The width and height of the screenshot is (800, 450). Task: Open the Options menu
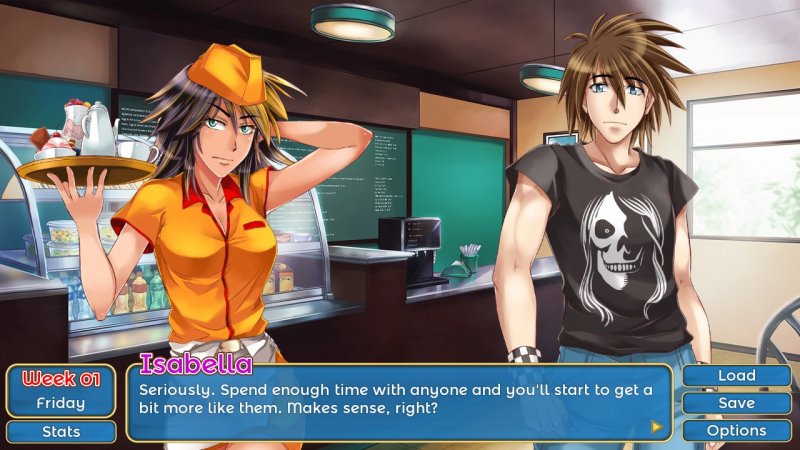(x=736, y=431)
